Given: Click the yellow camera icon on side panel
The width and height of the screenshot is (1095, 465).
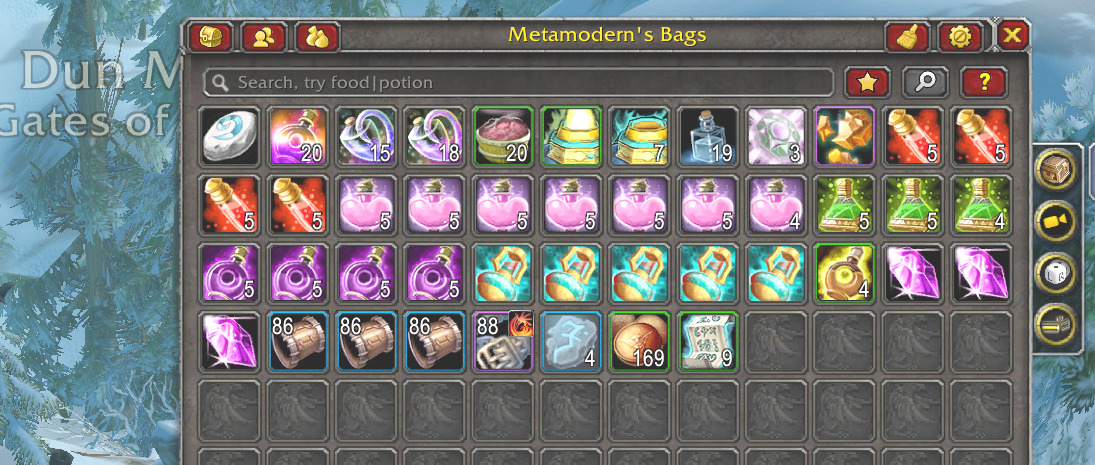Looking at the screenshot, I should [1055, 219].
